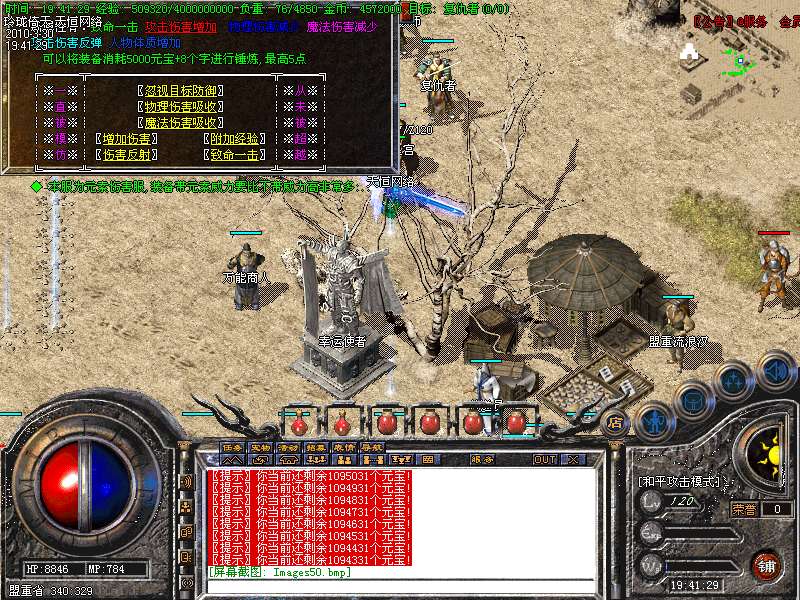Image resolution: width=800 pixels, height=600 pixels.
Task: Open the 店 shop round button
Action: (615, 422)
